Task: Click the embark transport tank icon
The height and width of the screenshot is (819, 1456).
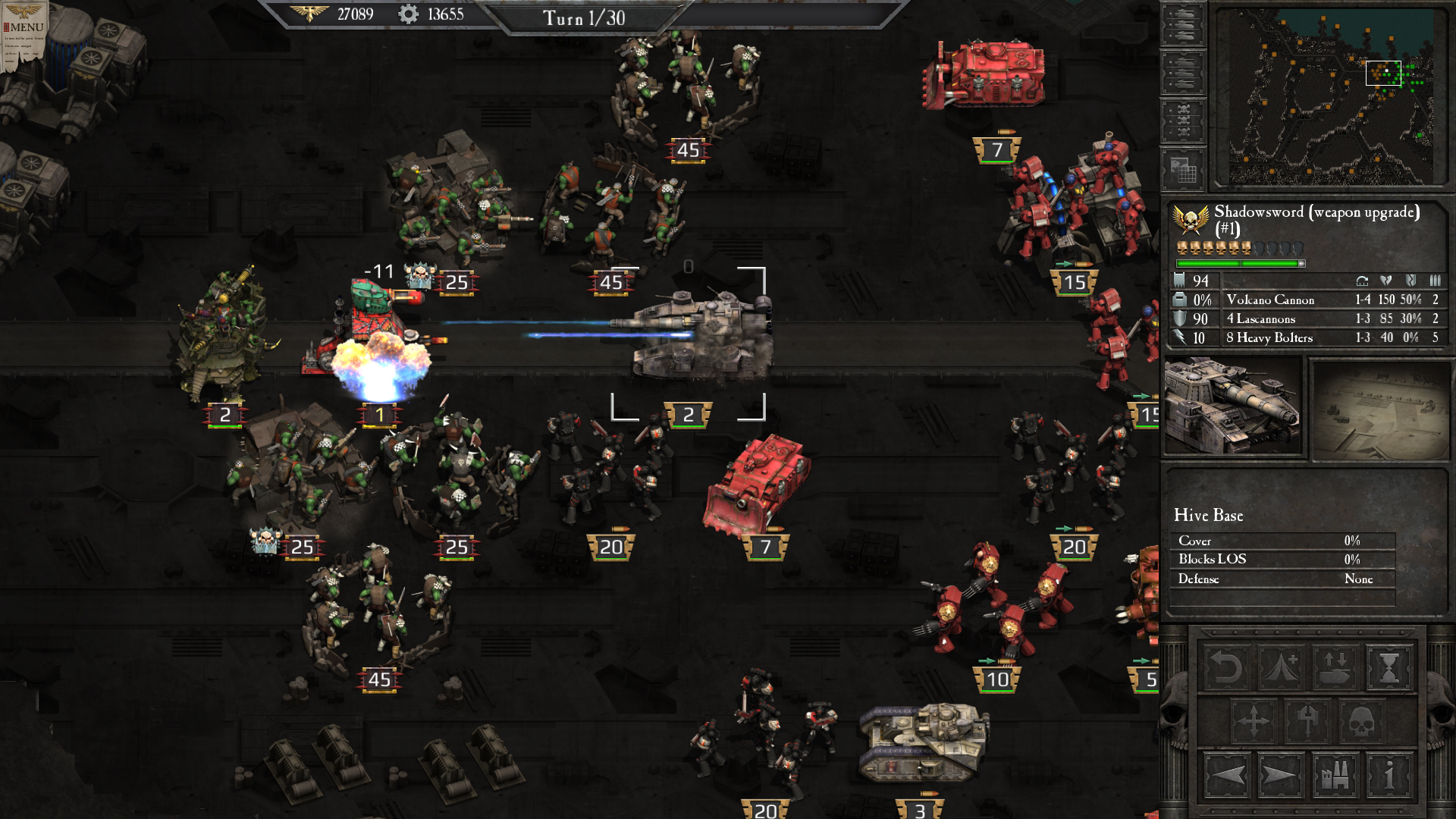Action: [1334, 668]
